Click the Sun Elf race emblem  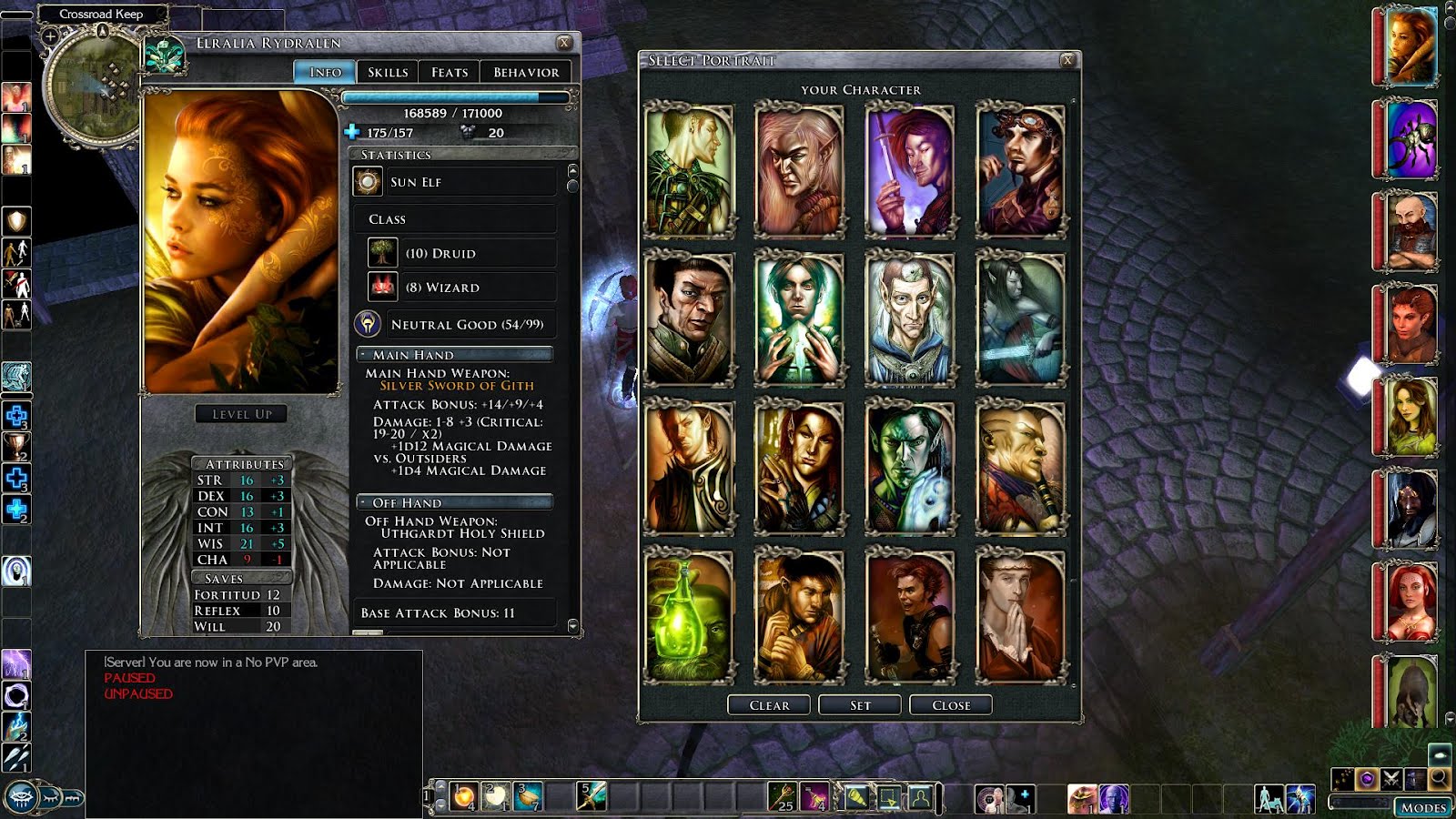(x=367, y=182)
